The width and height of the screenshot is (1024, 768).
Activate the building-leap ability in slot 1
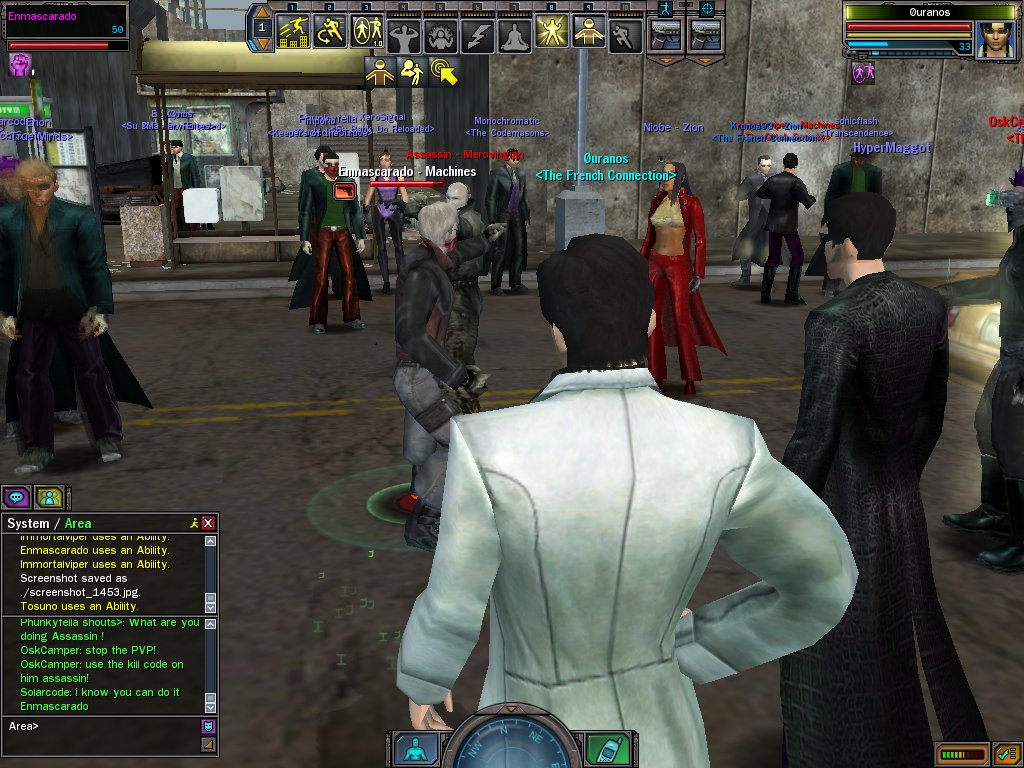coord(292,32)
